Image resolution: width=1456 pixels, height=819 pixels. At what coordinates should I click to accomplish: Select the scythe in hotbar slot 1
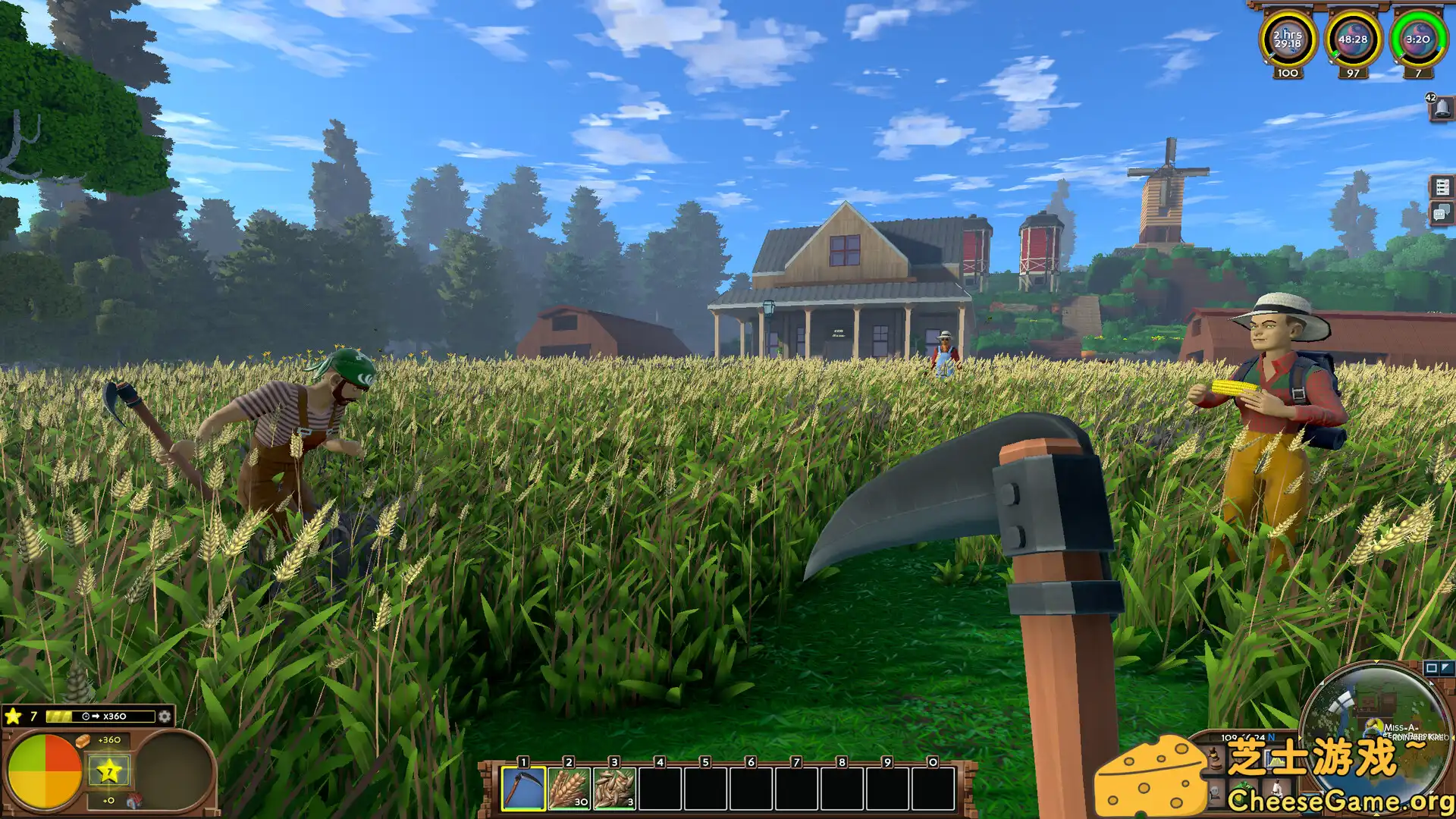pyautogui.click(x=523, y=789)
